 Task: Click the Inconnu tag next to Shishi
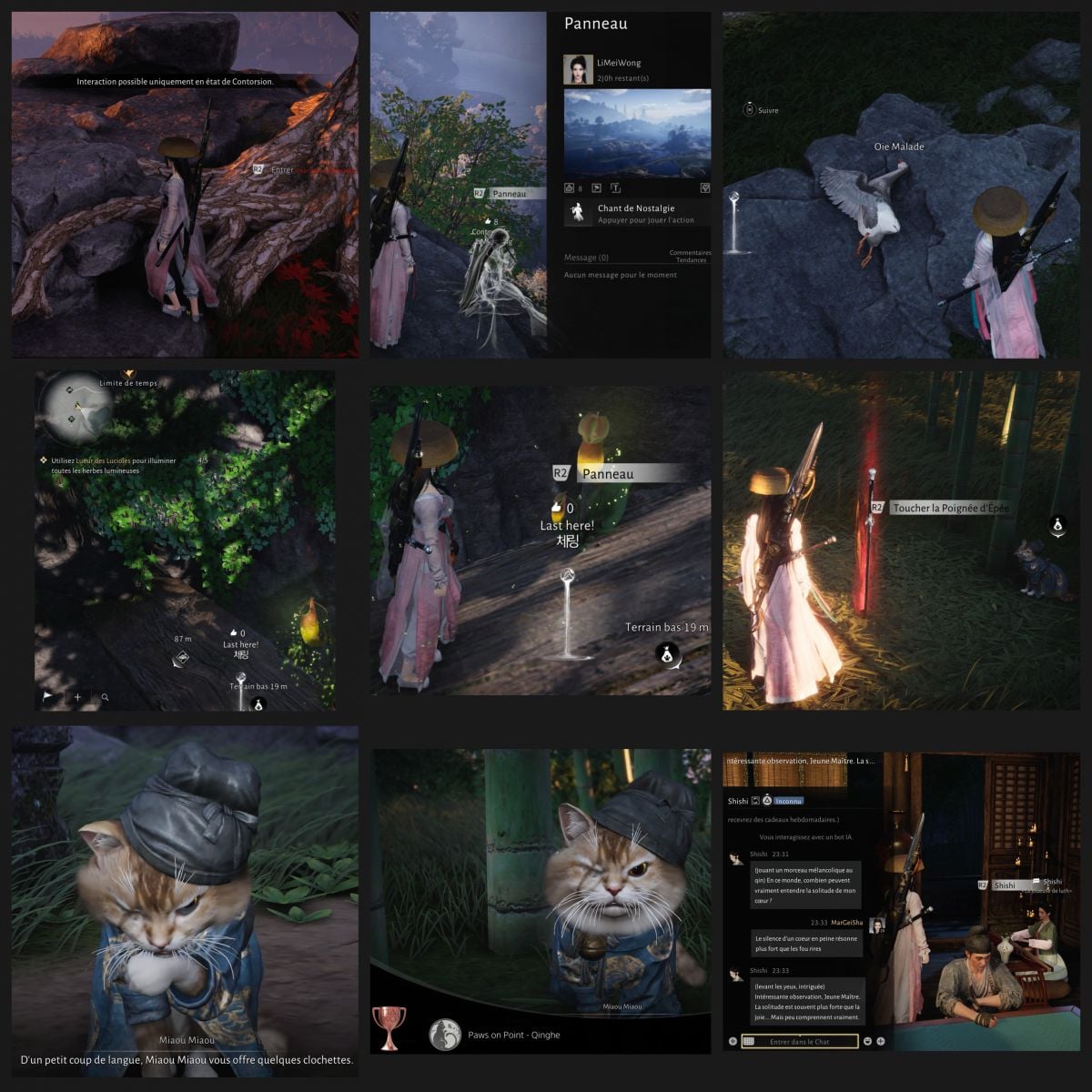(788, 801)
